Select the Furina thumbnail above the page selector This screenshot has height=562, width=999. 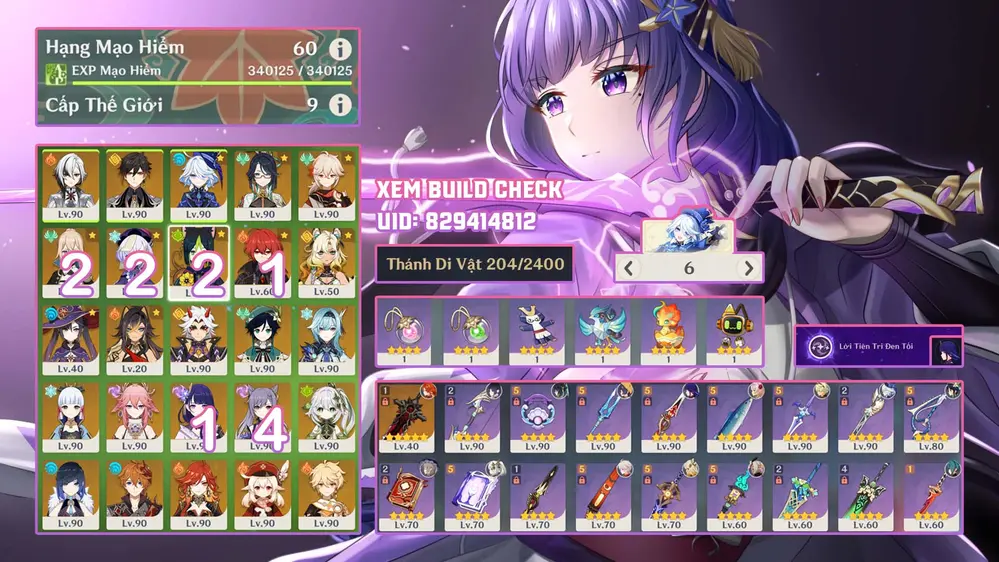[x=688, y=235]
